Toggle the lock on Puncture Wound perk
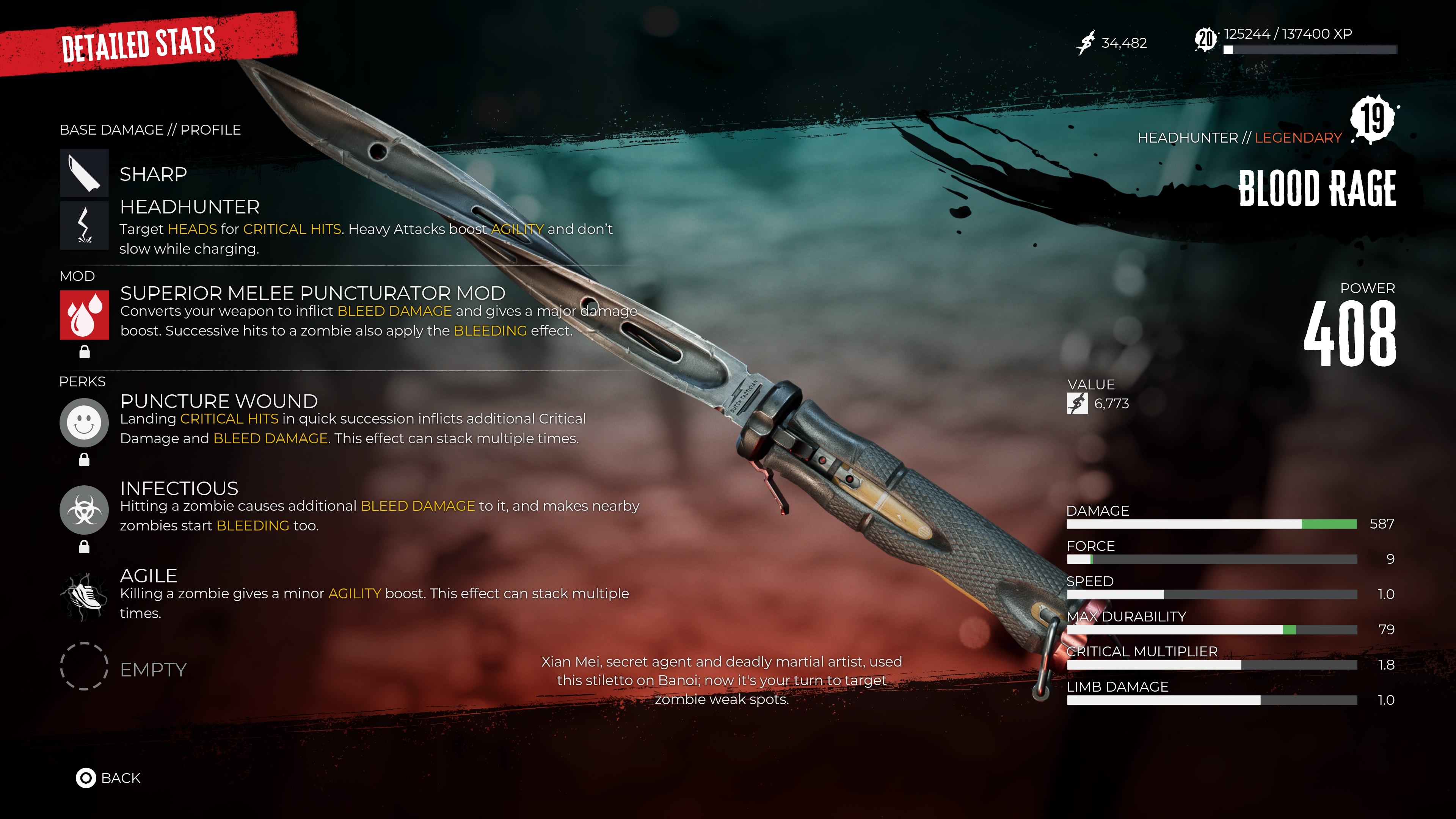1456x819 pixels. 85,459
